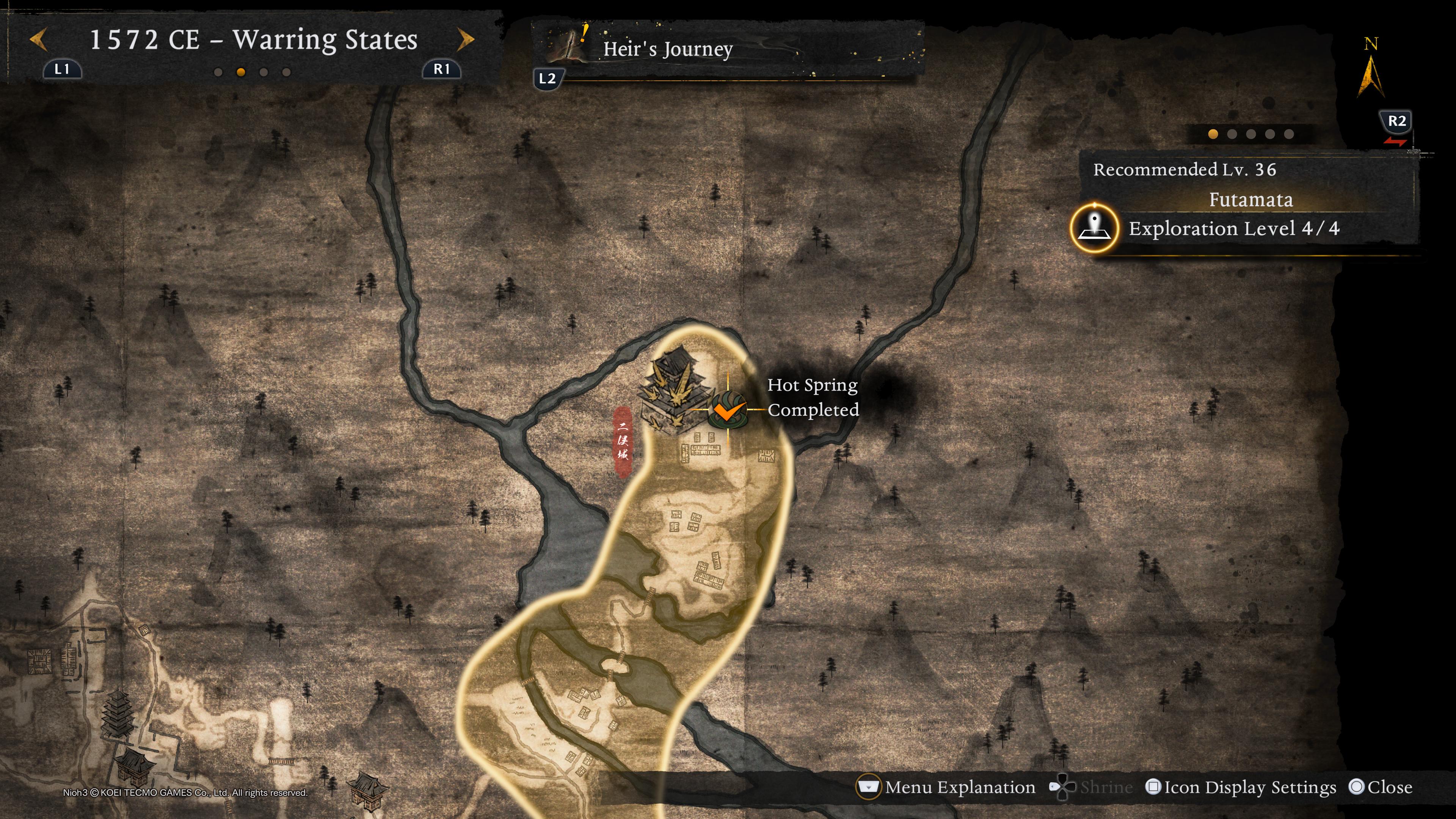This screenshot has height=819, width=1456.
Task: Open Menu Explanation
Action: point(947,788)
